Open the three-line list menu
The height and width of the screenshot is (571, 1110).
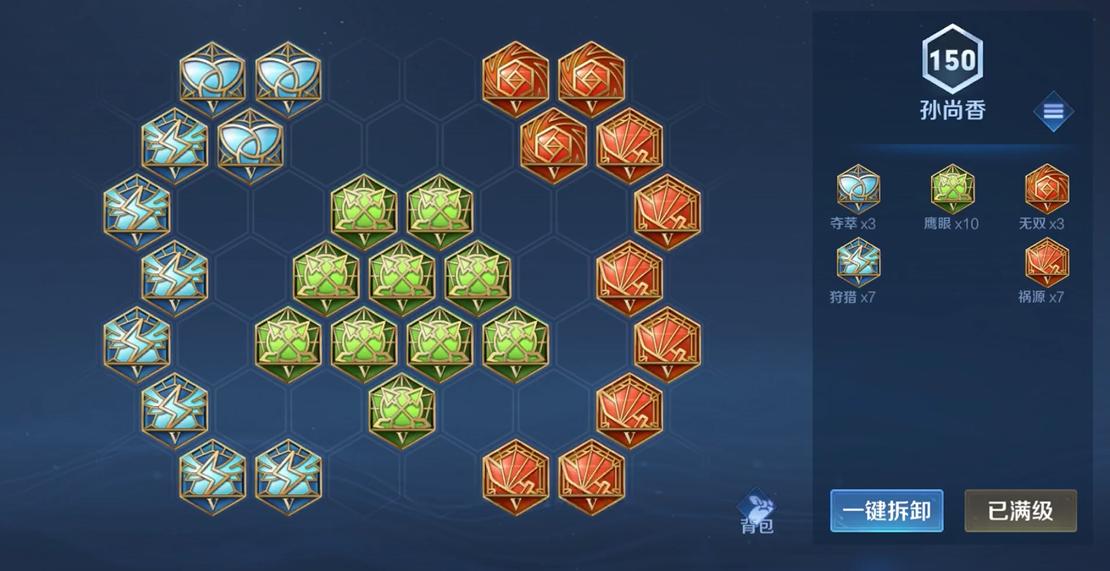1053,111
